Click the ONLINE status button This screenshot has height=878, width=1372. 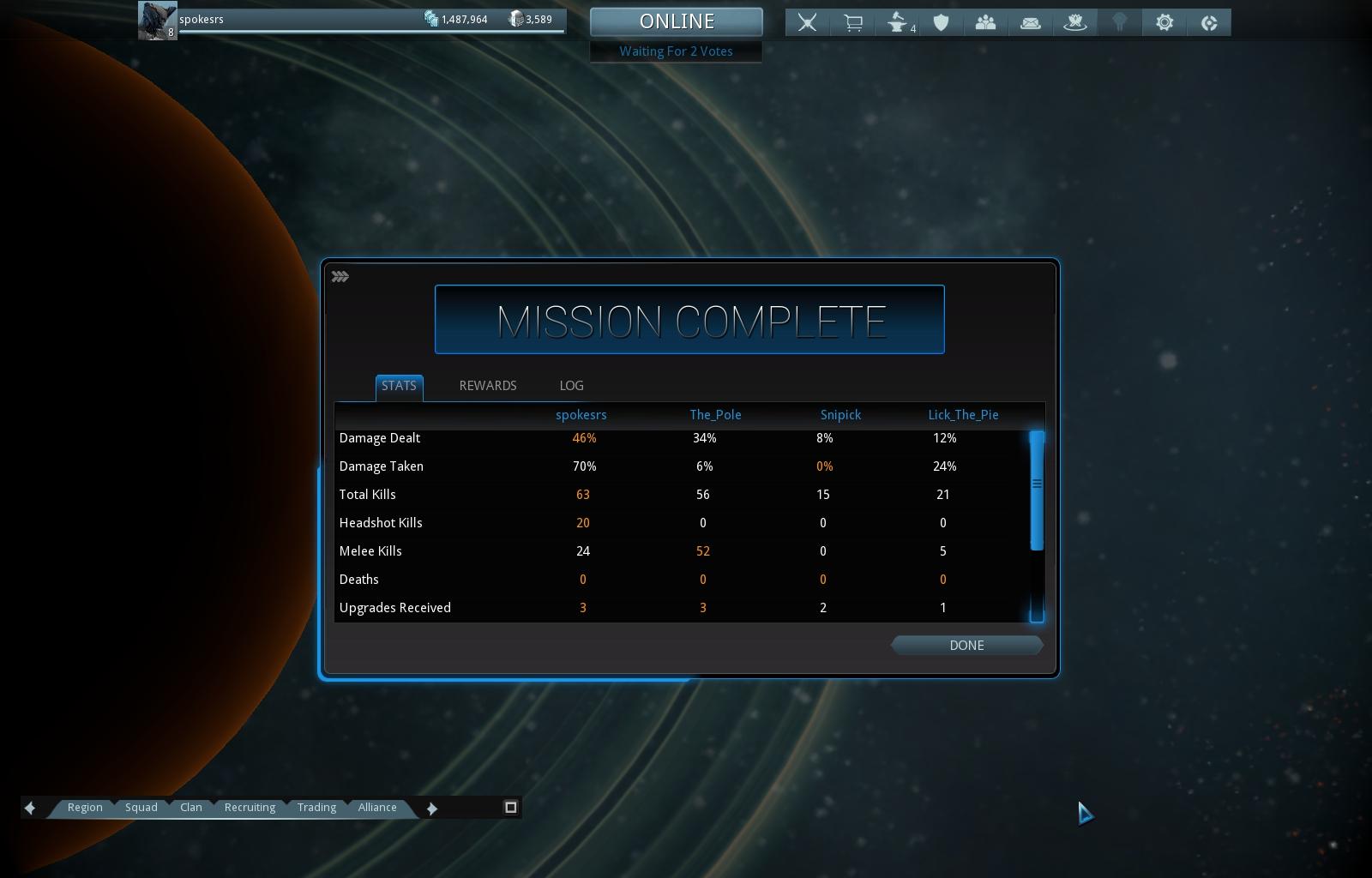[676, 21]
